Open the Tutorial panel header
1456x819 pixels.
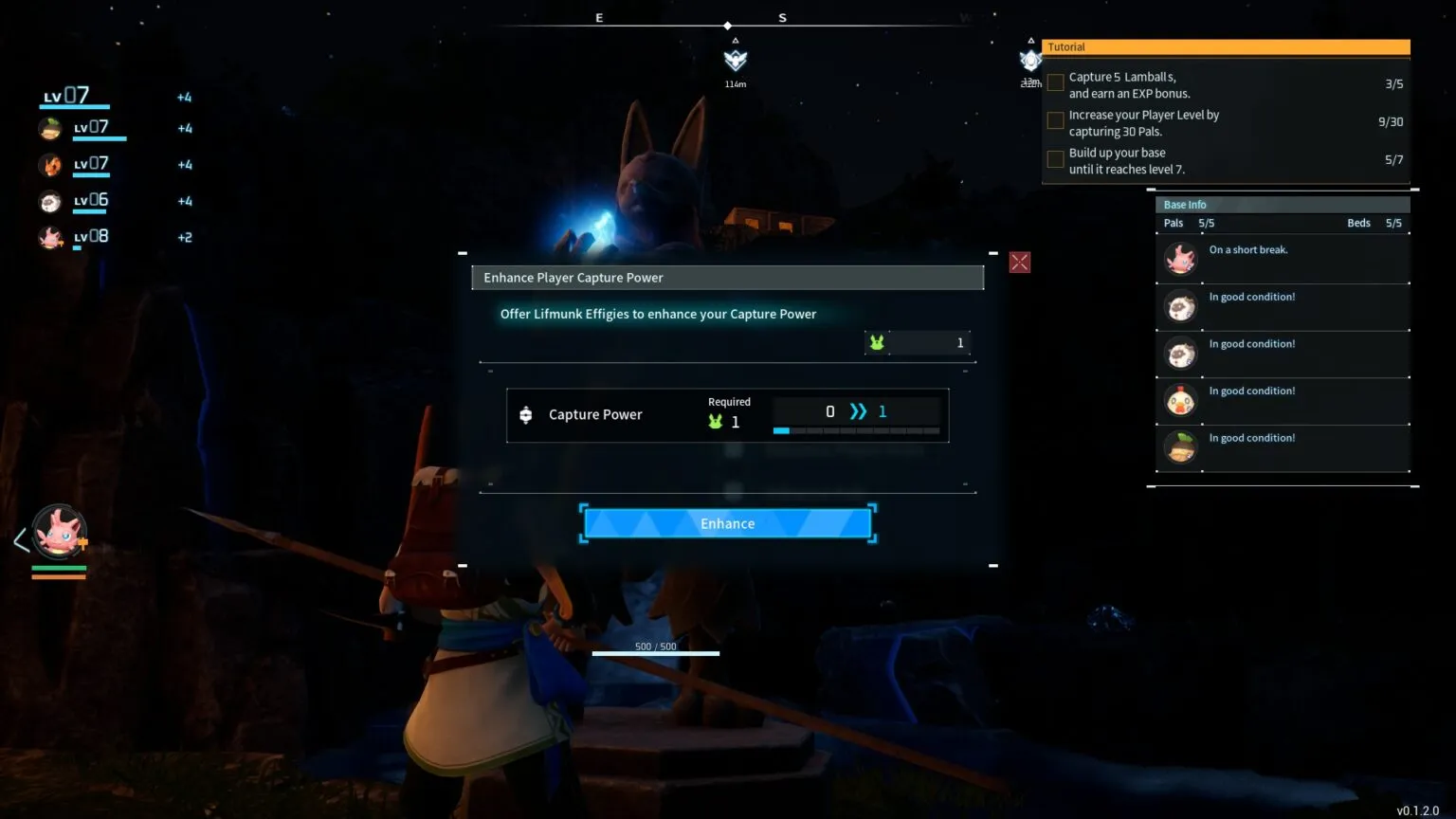click(x=1225, y=47)
